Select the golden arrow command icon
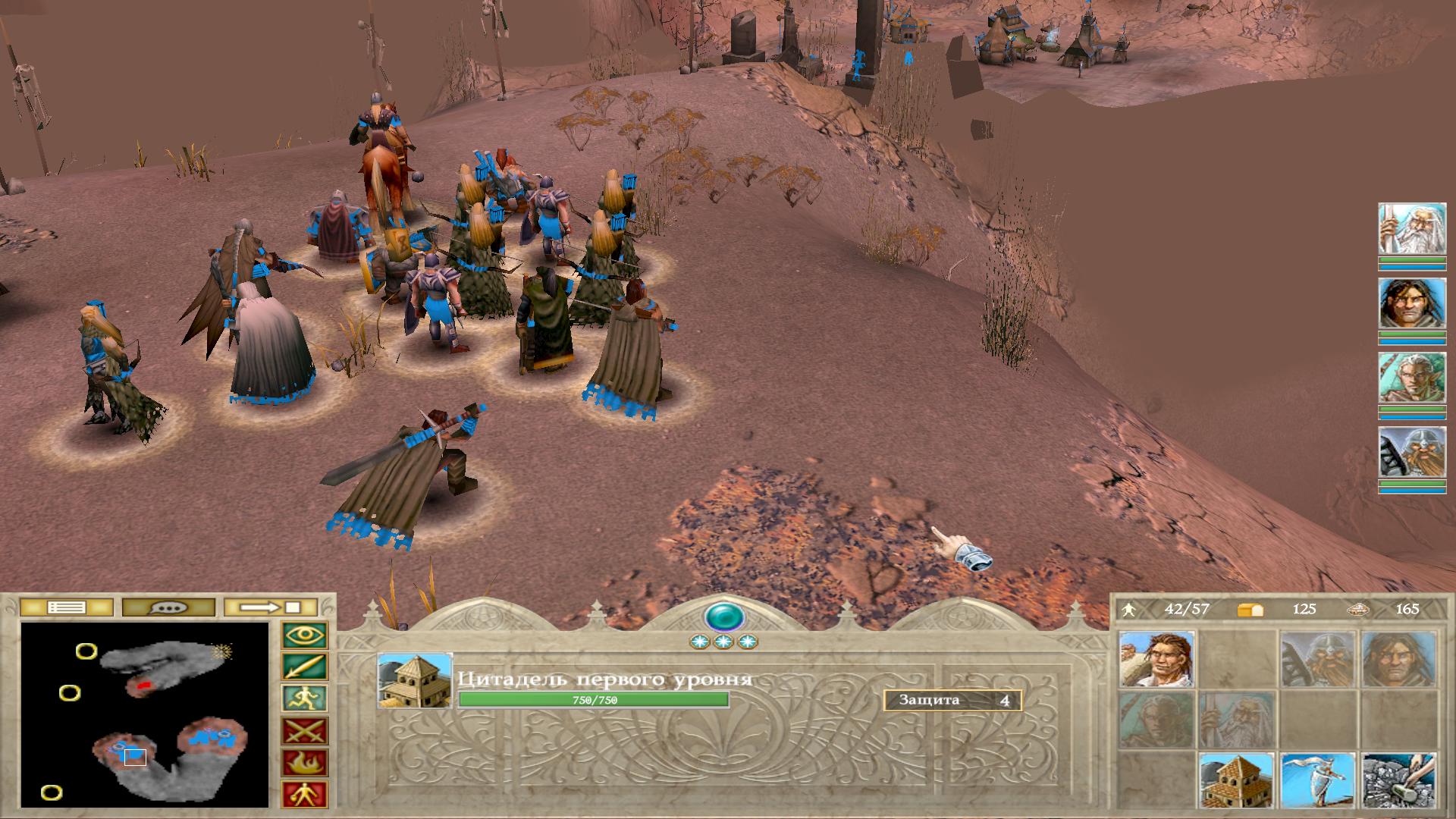Screen dimensions: 1456x819 [304, 667]
